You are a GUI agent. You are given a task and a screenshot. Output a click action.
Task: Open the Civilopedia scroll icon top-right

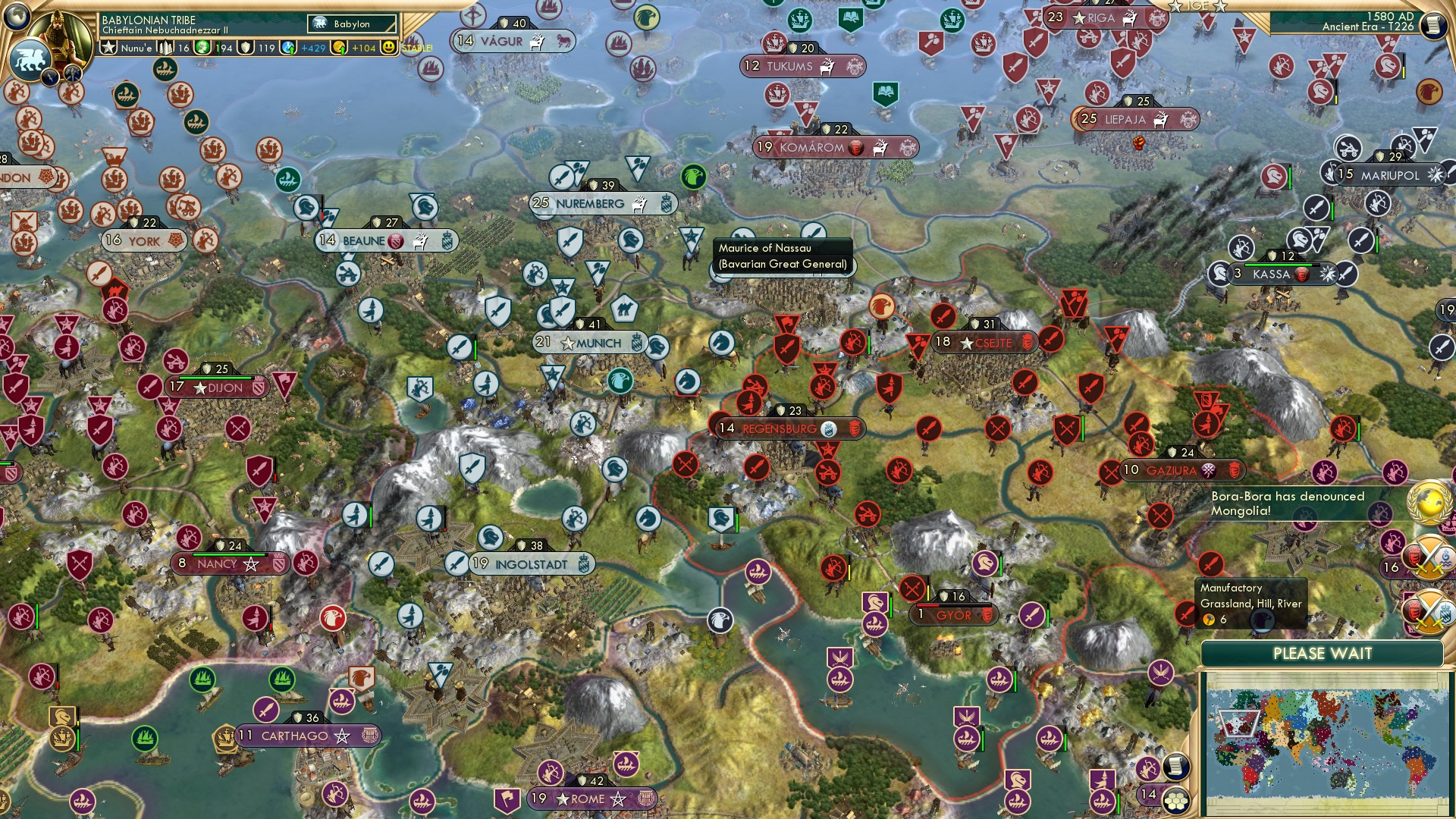(1433, 24)
